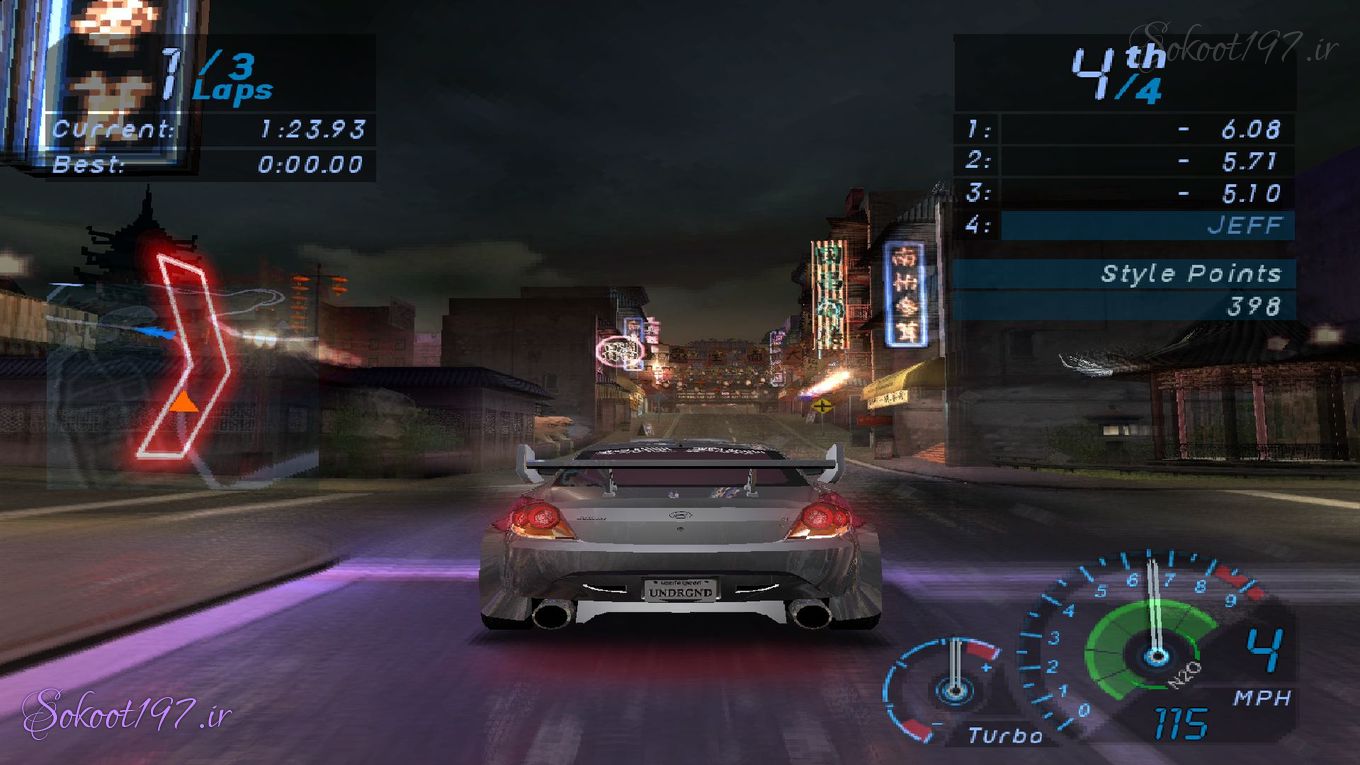Click the blue opponent arrow on the minimap
Viewport: 1360px width, 765px height.
pos(152,331)
